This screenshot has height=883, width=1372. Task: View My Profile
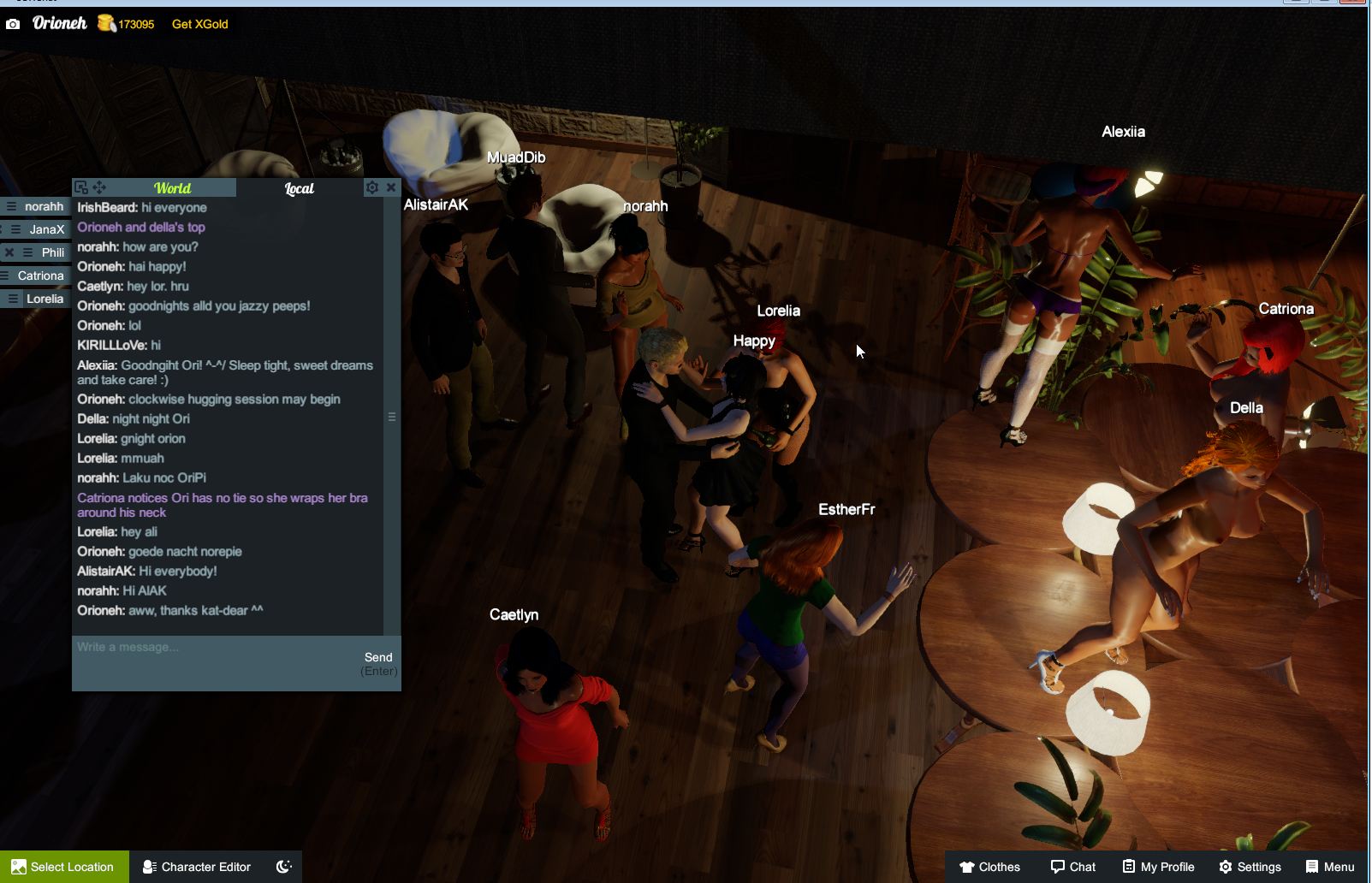[1158, 867]
